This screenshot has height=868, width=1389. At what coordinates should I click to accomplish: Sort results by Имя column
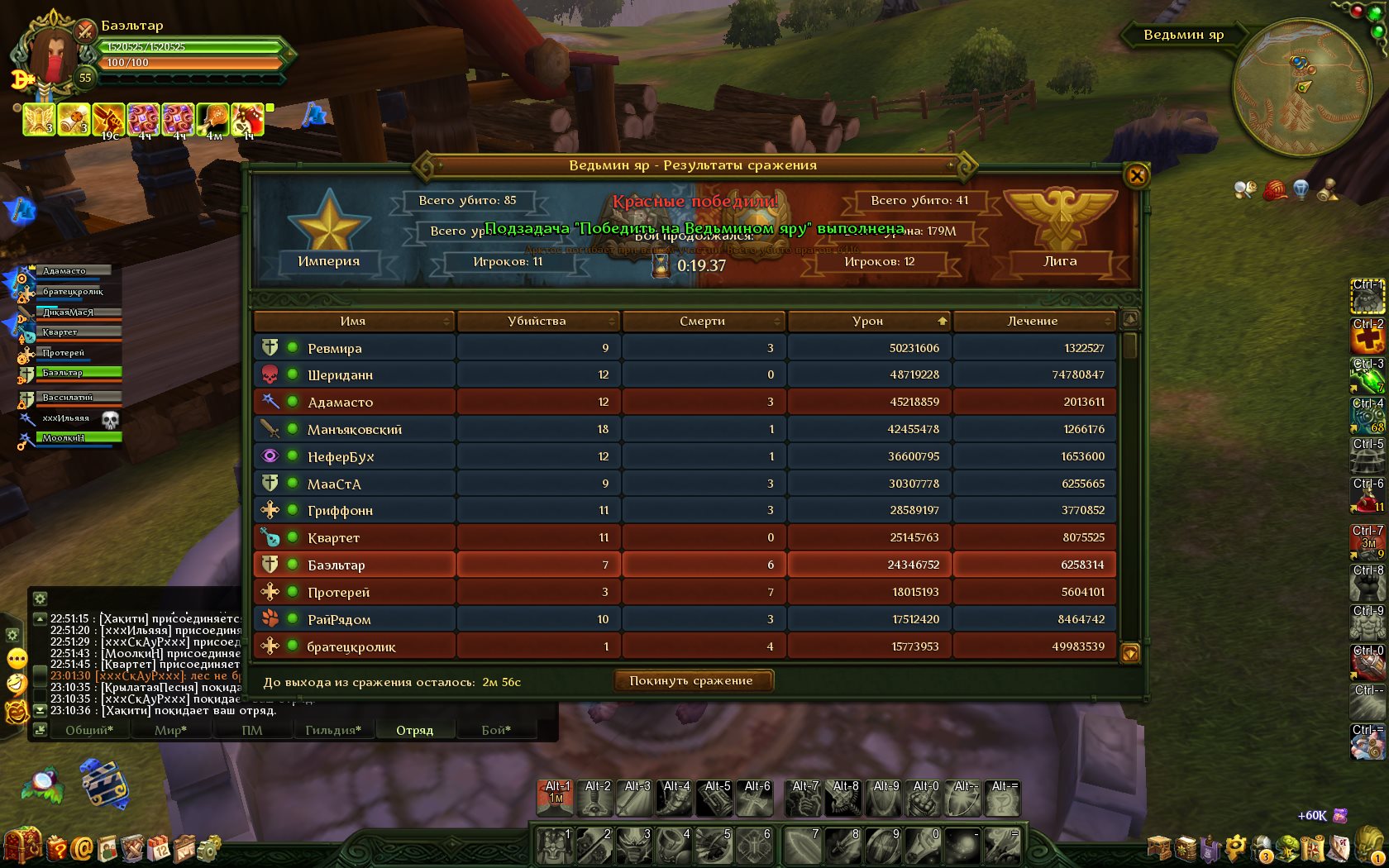353,321
